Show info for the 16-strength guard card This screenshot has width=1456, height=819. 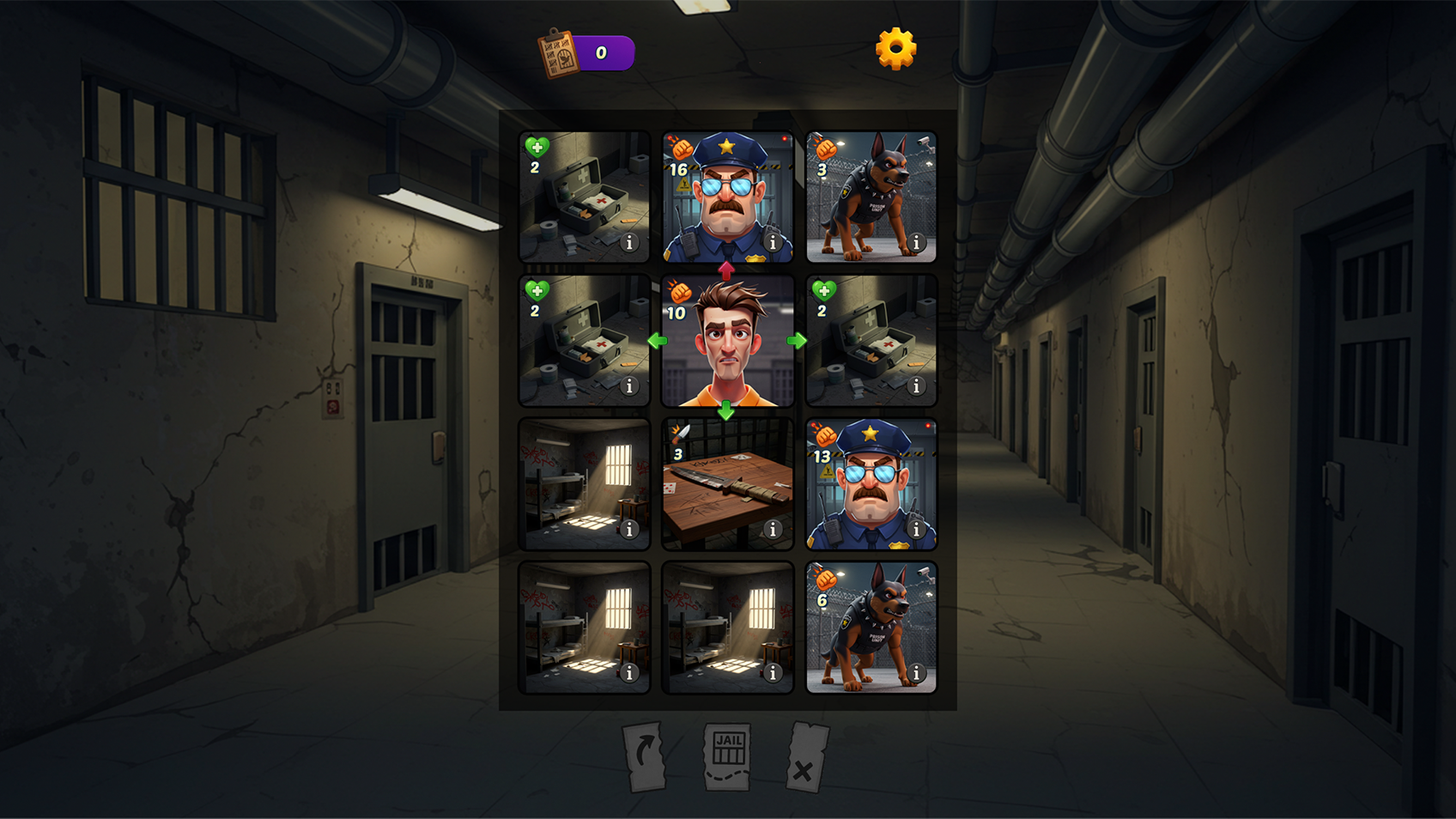pos(773,243)
